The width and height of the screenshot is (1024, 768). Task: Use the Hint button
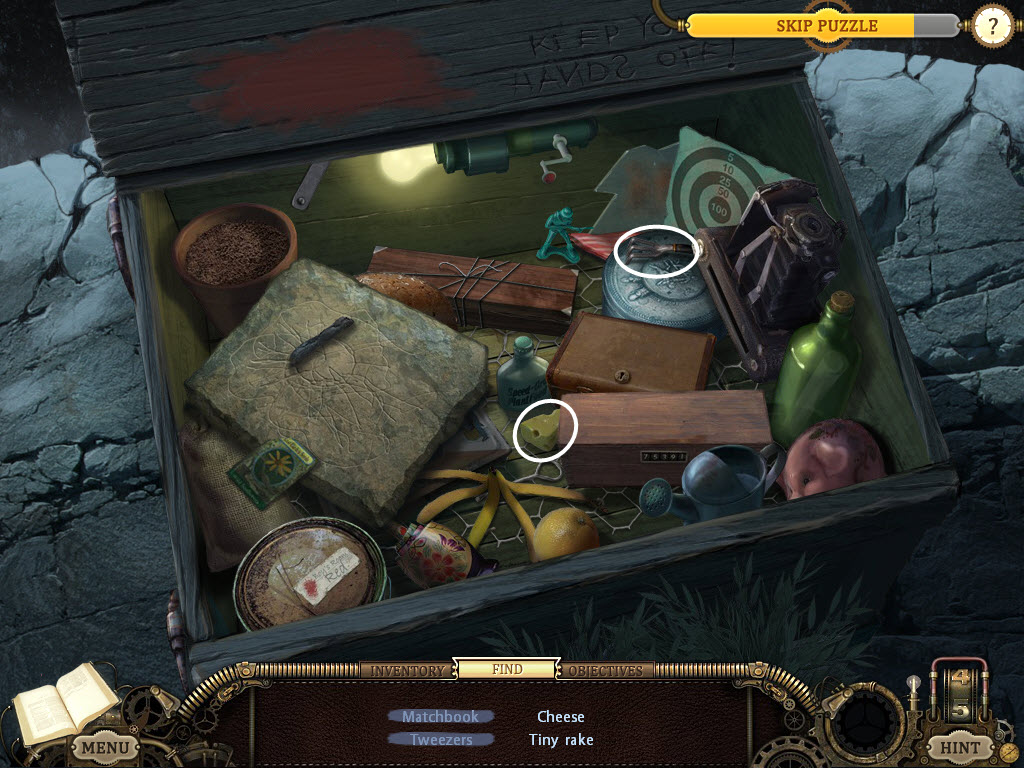tap(960, 746)
